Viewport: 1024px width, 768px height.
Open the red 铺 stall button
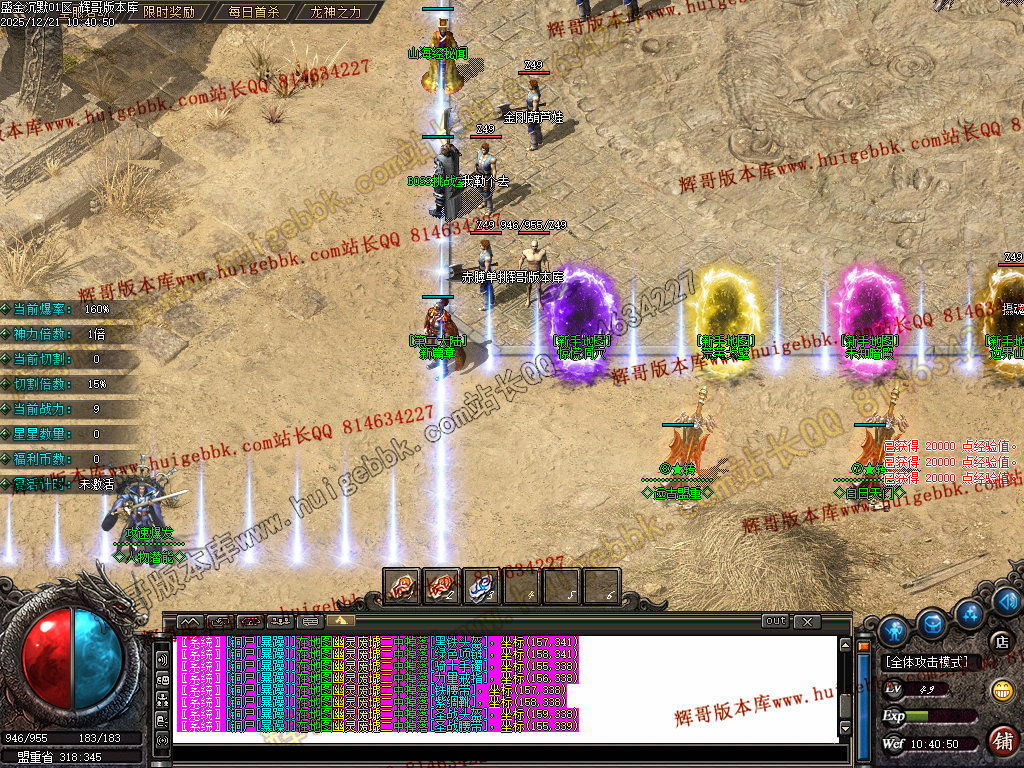point(1001,739)
